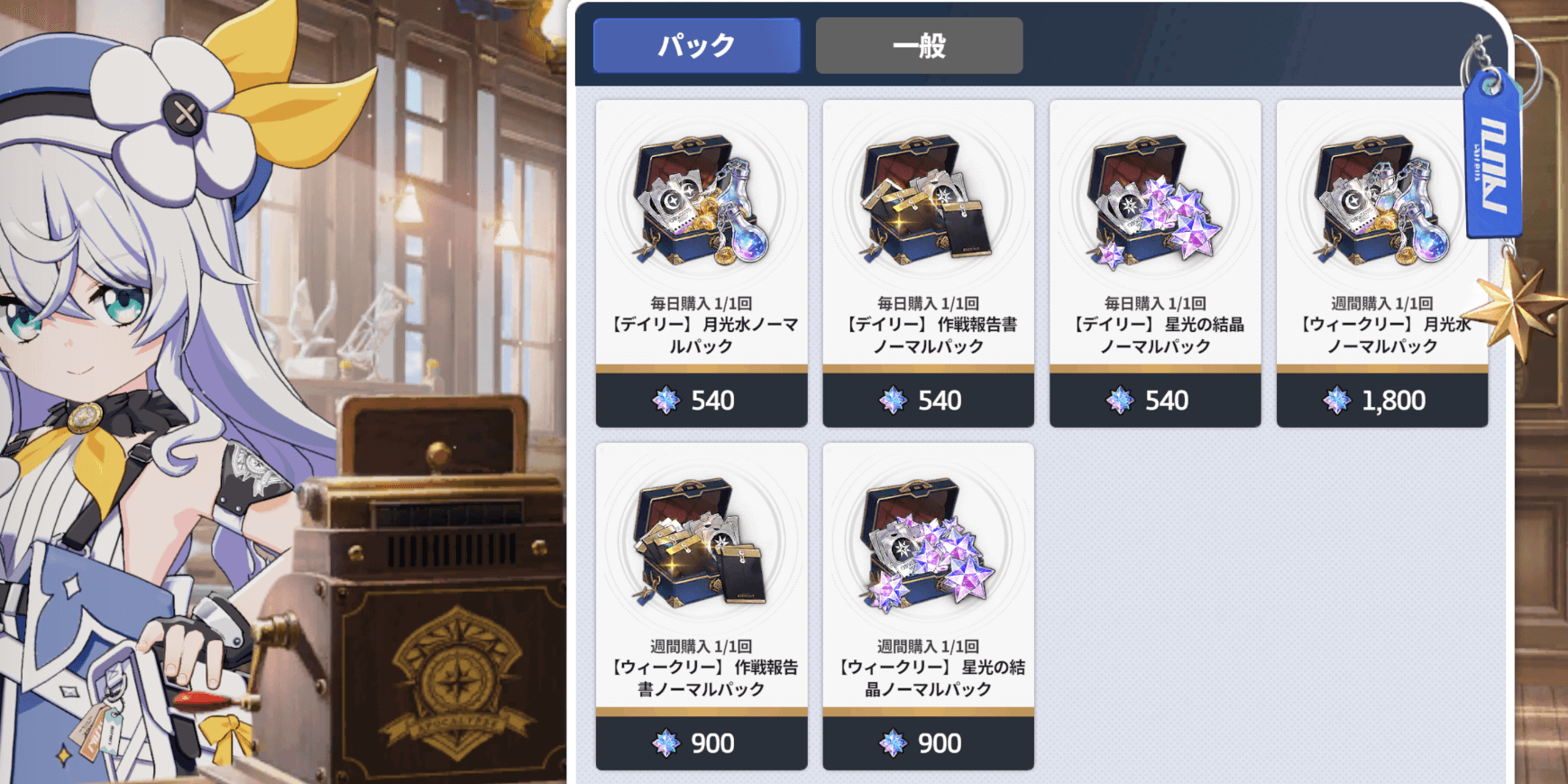This screenshot has width=1568, height=784.
Task: Buy the weekly 星光の結晶ノーマルパック for 900
Action: [x=928, y=742]
